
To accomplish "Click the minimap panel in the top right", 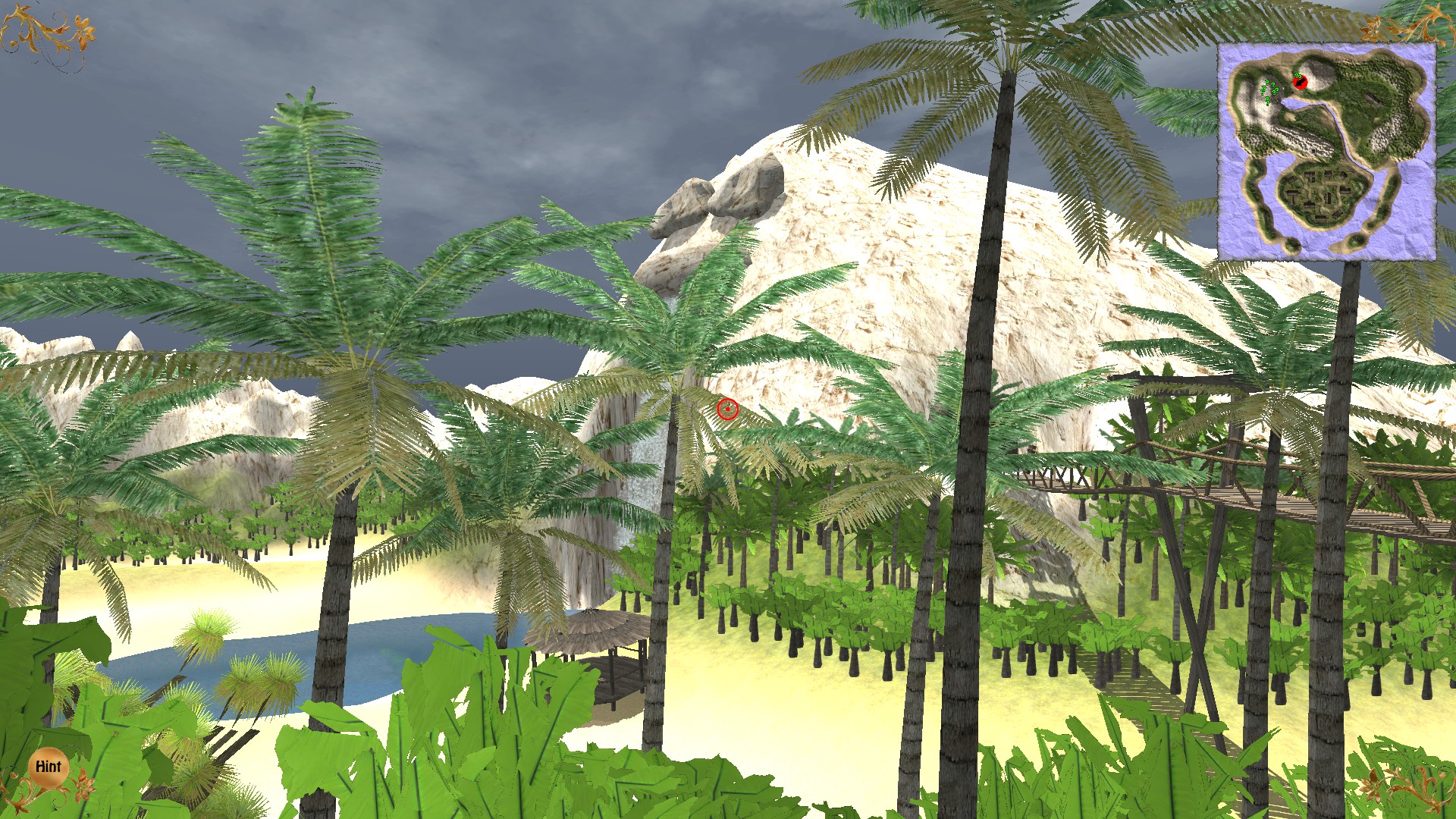I will (1329, 152).
